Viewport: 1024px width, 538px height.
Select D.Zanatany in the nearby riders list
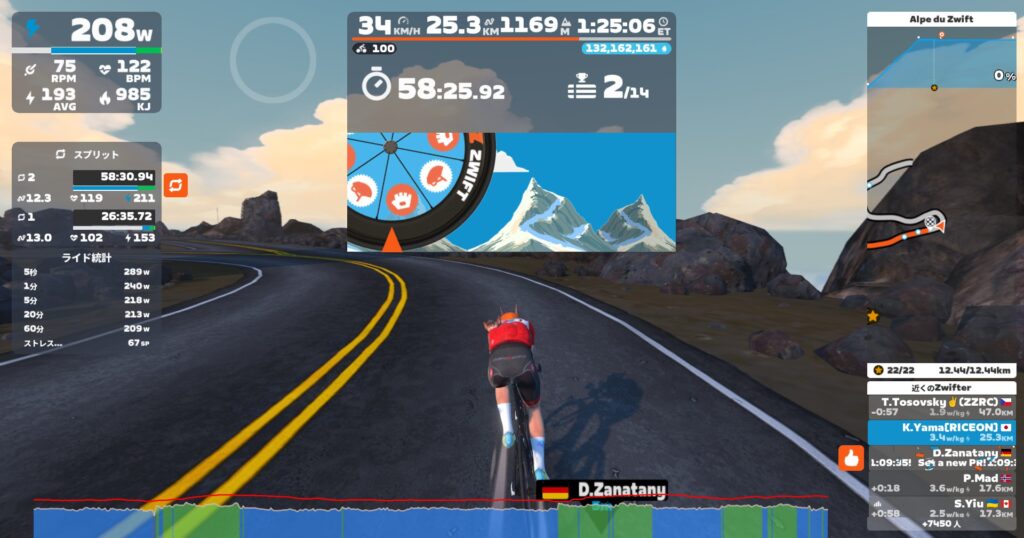[x=940, y=458]
